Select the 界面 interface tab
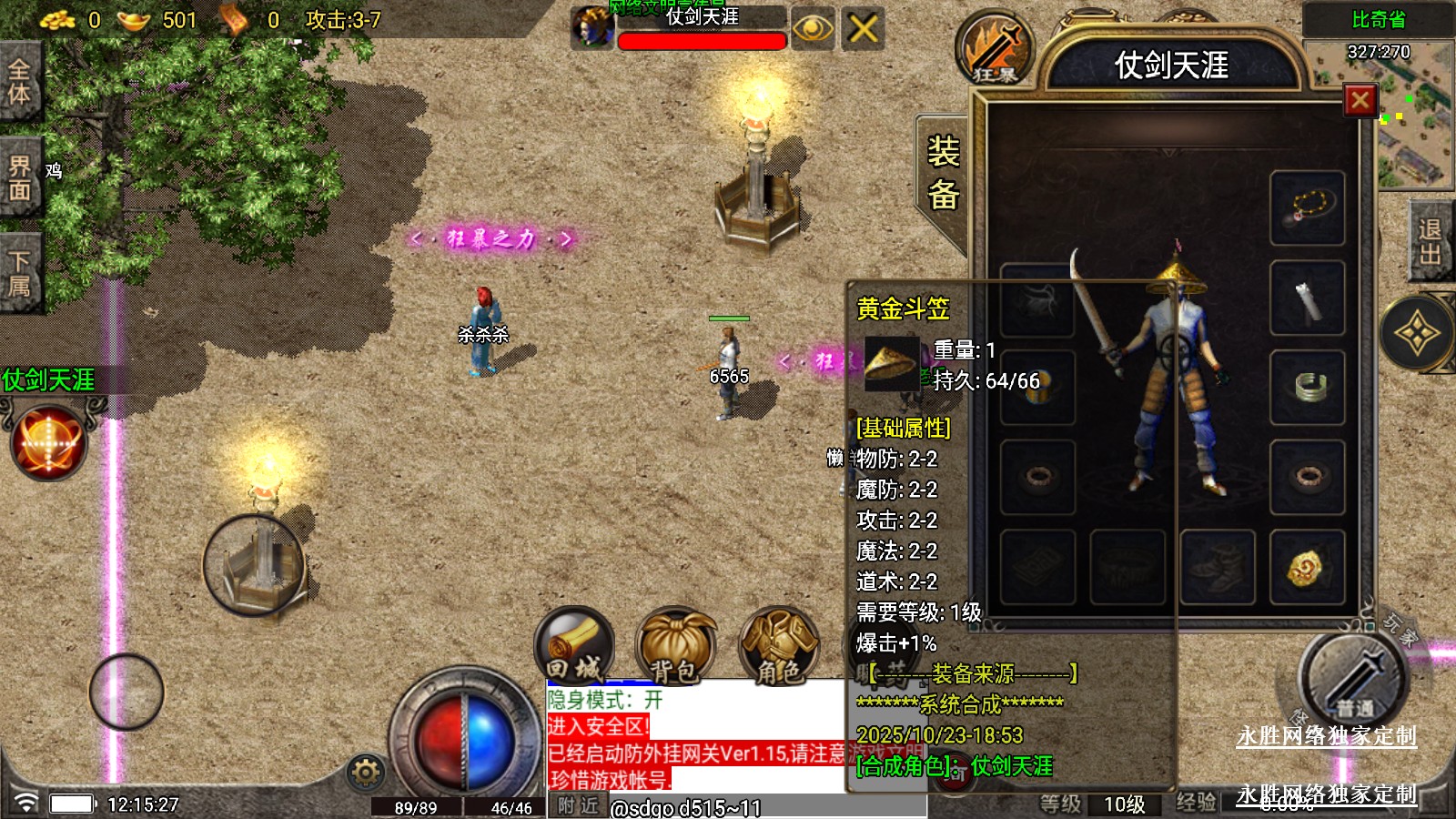 pos(19,177)
